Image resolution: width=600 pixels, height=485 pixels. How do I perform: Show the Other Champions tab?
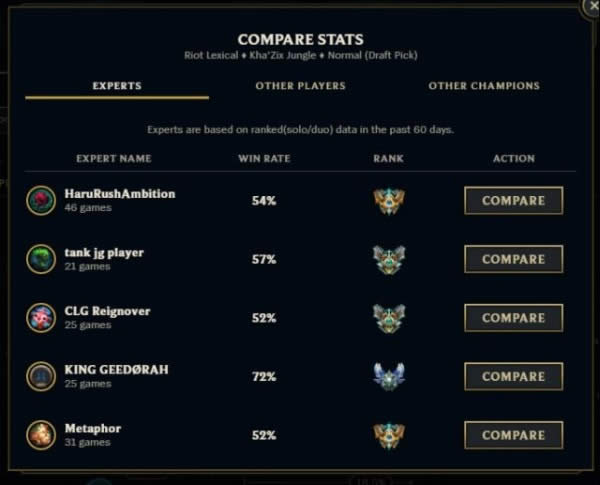pos(483,86)
